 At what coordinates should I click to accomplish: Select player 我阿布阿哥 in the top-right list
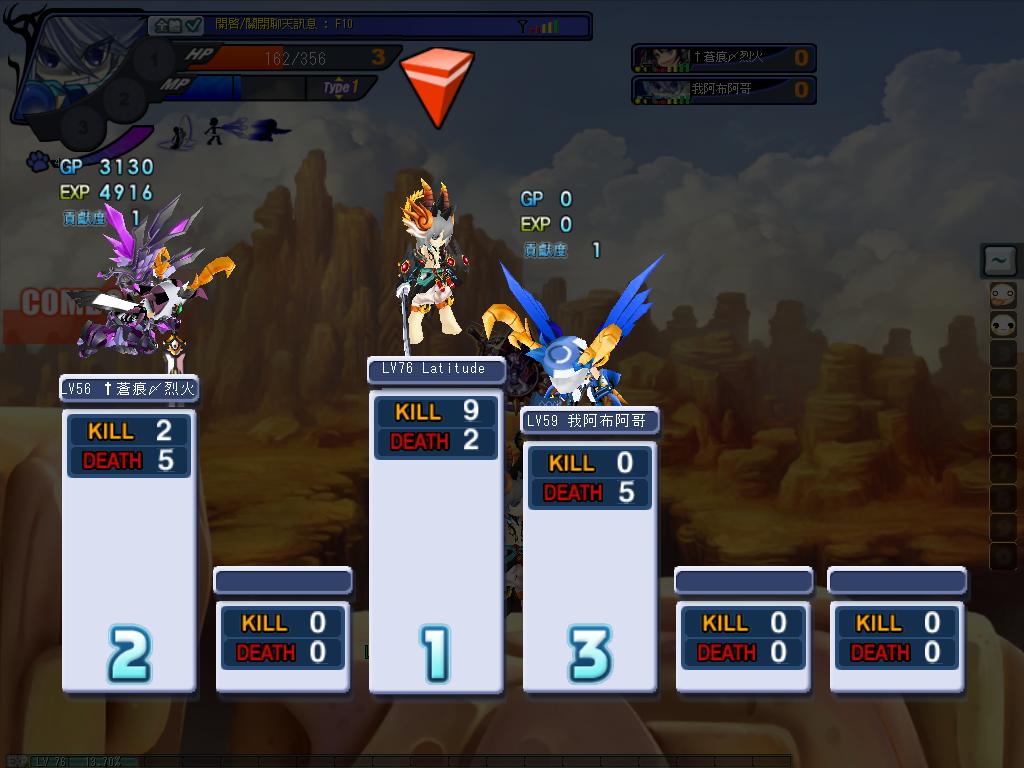point(724,90)
